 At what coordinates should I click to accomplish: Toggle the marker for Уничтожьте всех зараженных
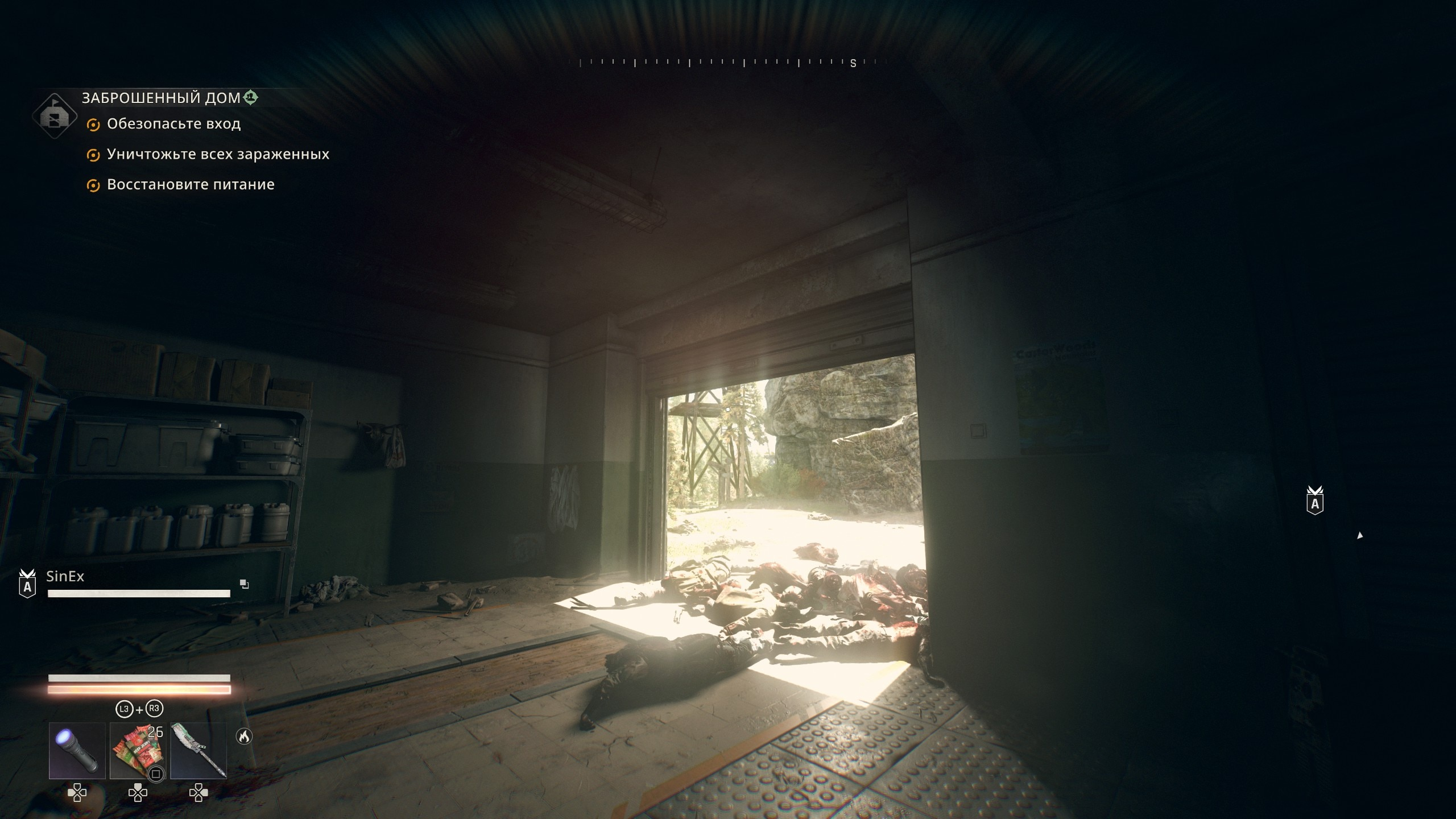pyautogui.click(x=93, y=154)
